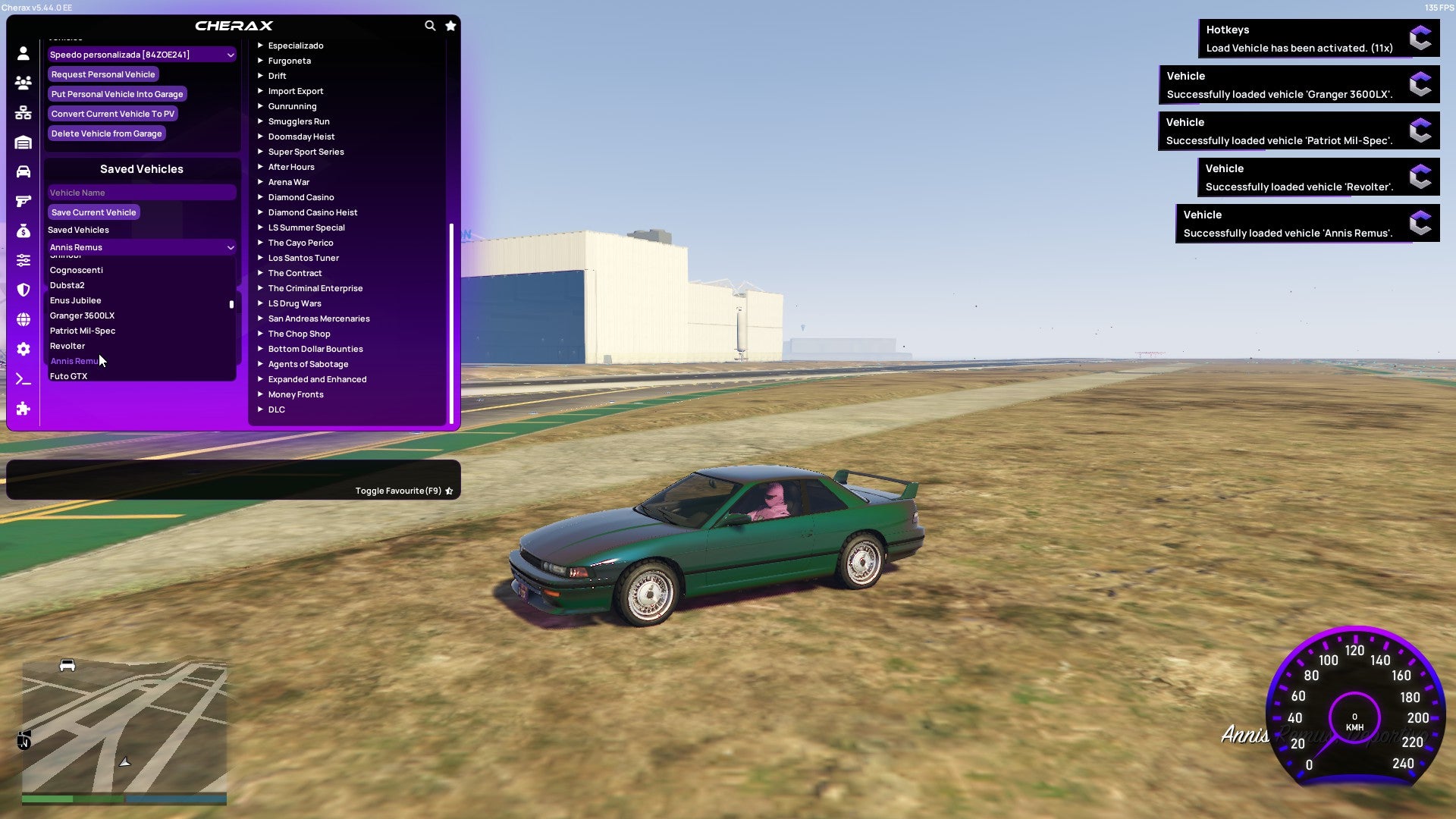Viewport: 1456px width, 819px height.
Task: Select Patriot Mil-Spec from saved vehicles
Action: tap(83, 331)
